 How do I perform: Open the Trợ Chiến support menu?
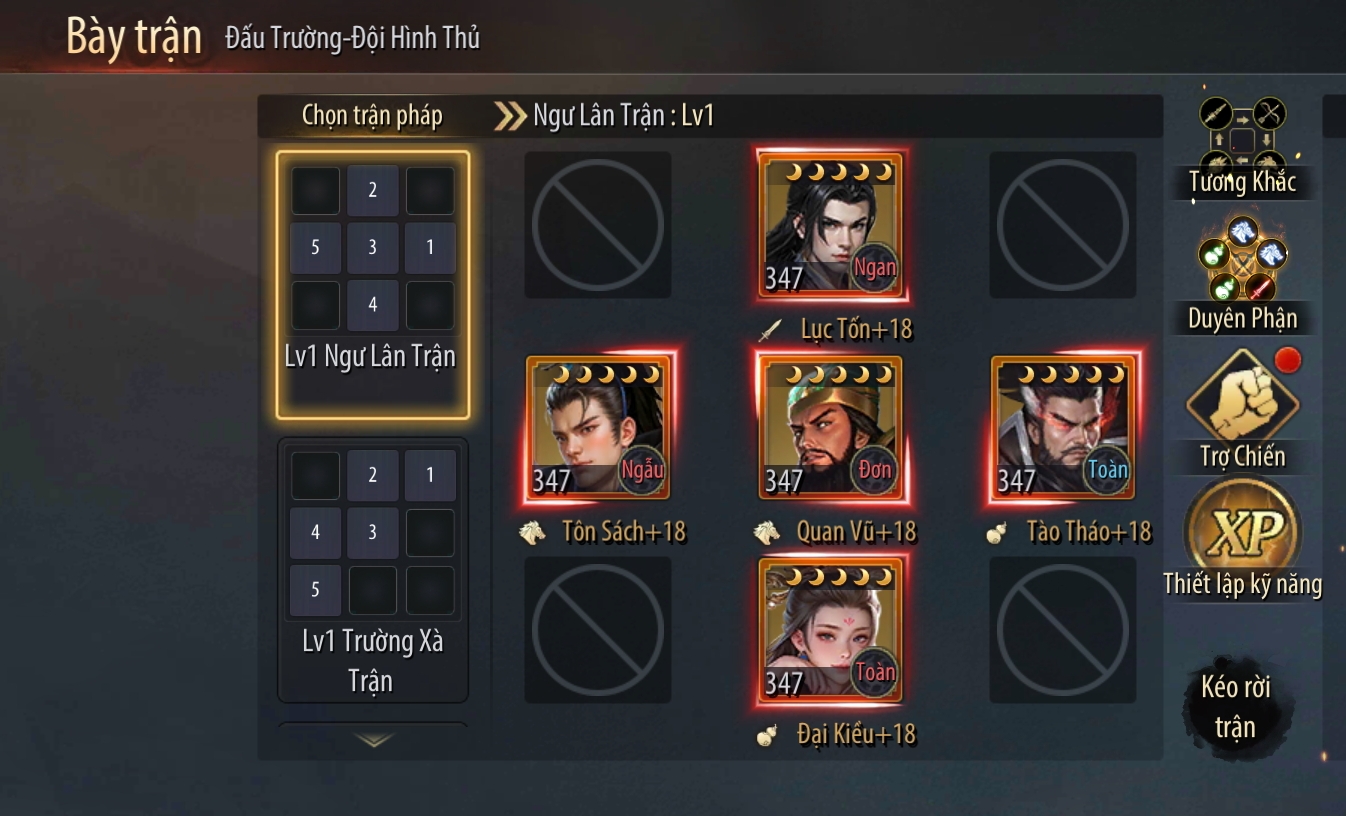[x=1242, y=410]
